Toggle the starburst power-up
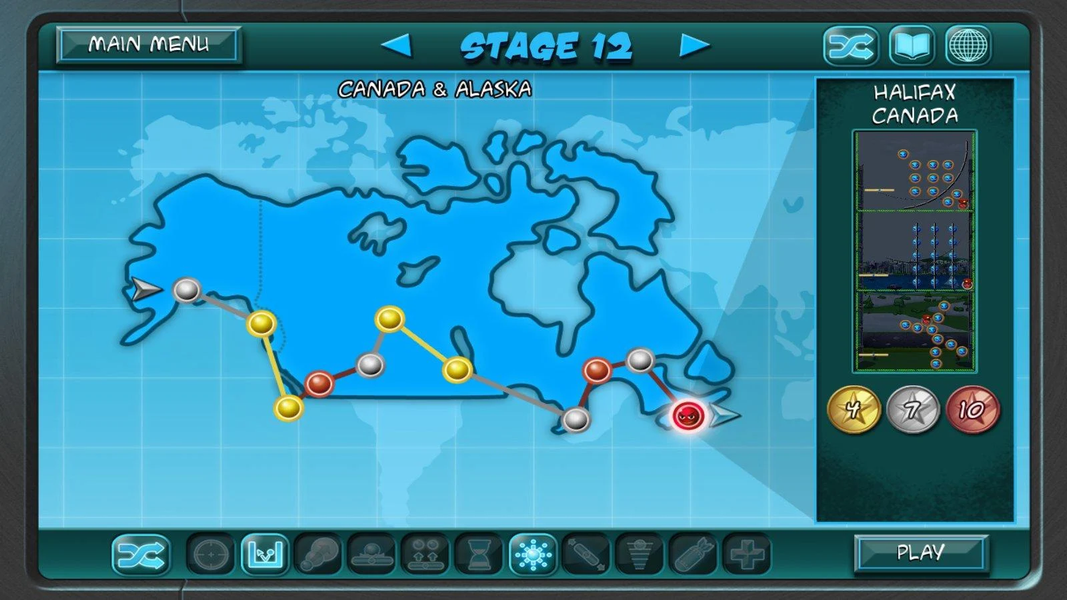This screenshot has width=1067, height=600. [533, 554]
